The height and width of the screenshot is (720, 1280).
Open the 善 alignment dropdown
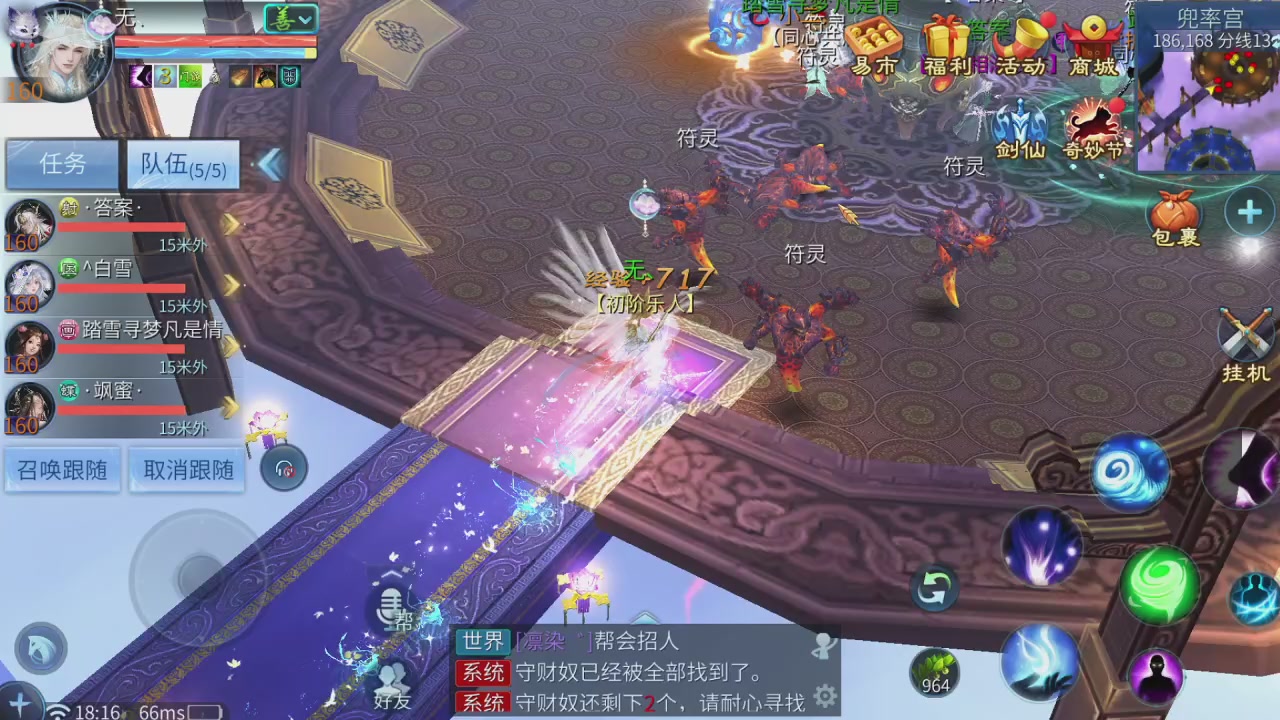[291, 18]
